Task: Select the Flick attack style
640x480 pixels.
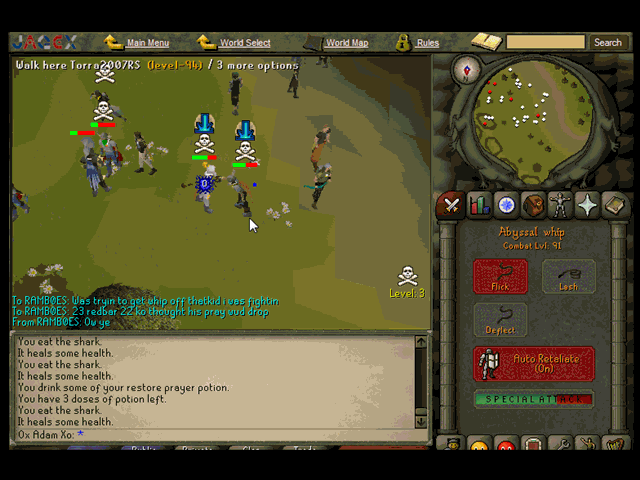Action: [x=500, y=276]
